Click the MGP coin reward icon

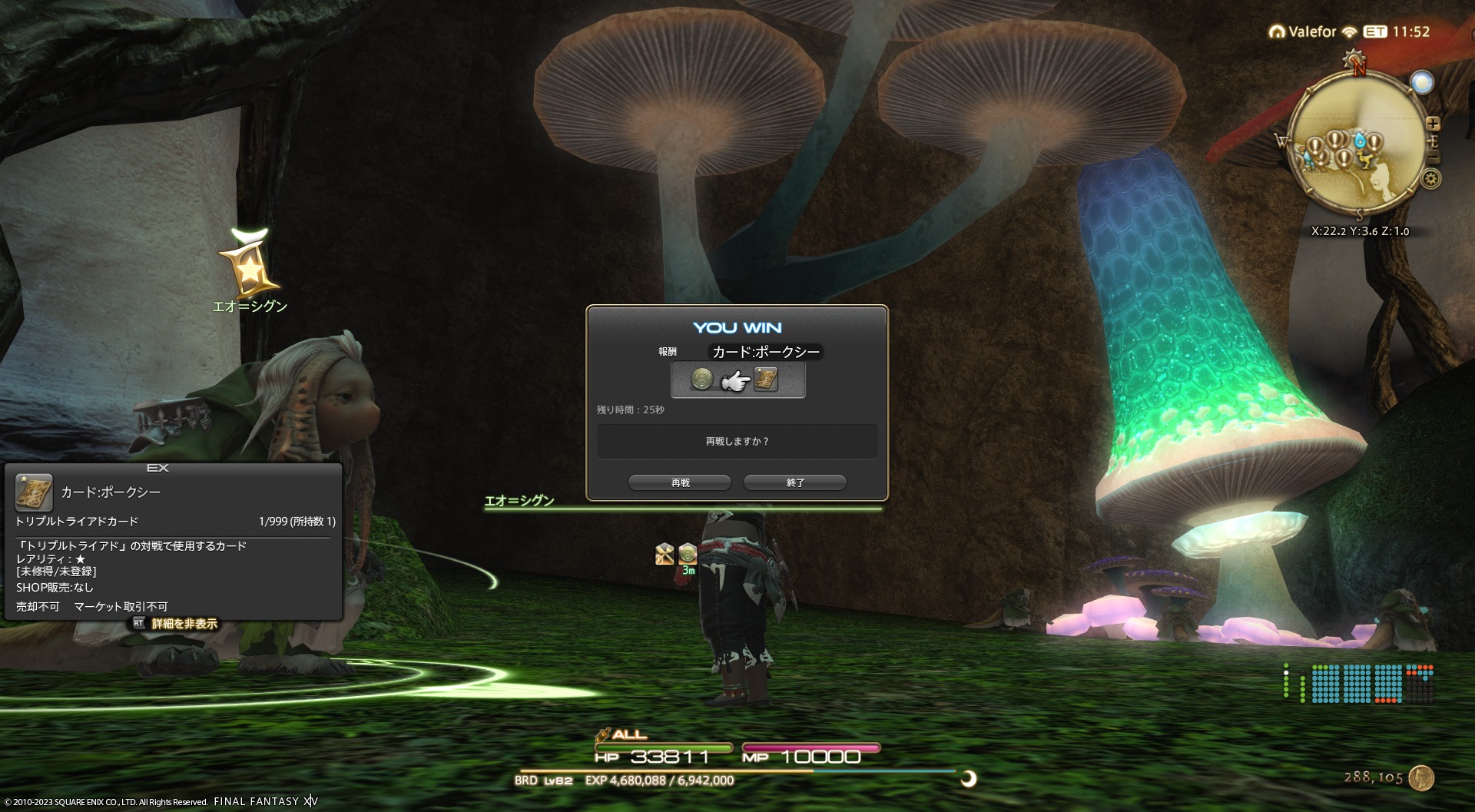[701, 379]
